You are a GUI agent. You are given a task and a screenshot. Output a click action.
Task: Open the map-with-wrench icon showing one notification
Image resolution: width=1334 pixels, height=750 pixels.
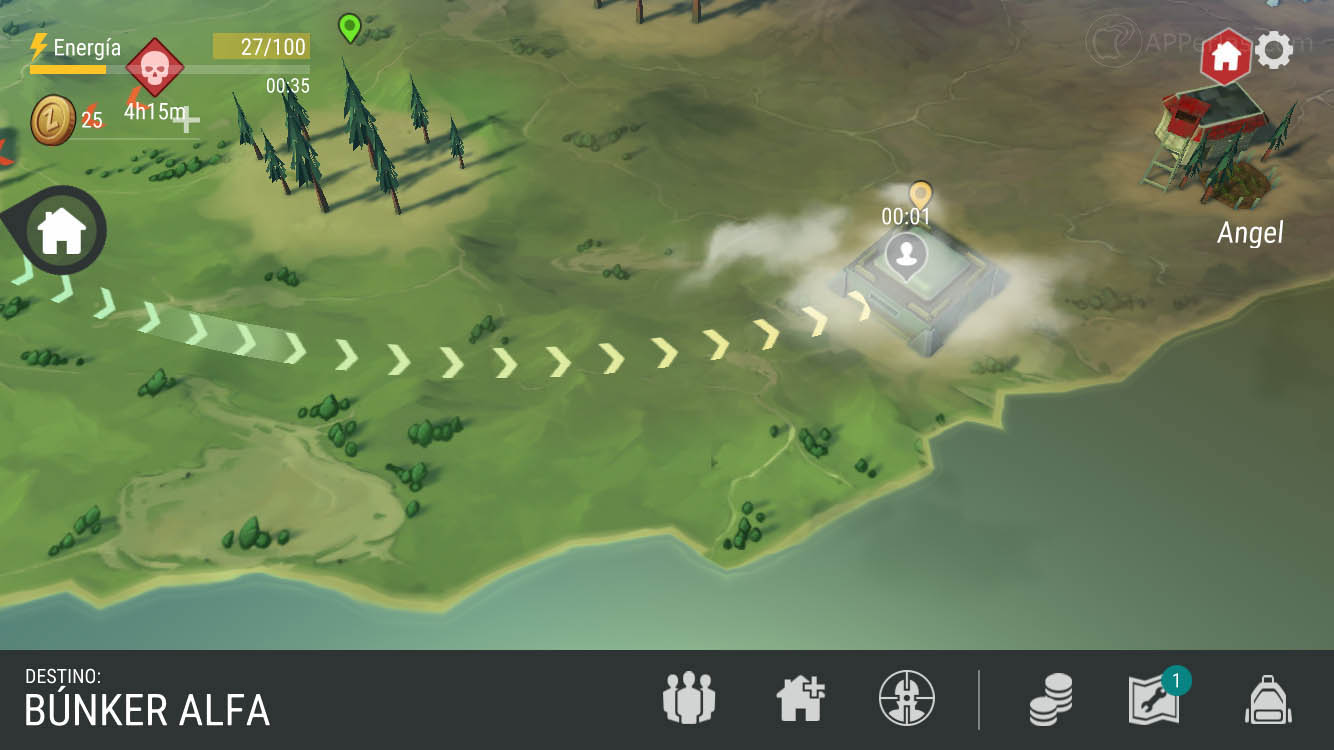[x=1155, y=698]
